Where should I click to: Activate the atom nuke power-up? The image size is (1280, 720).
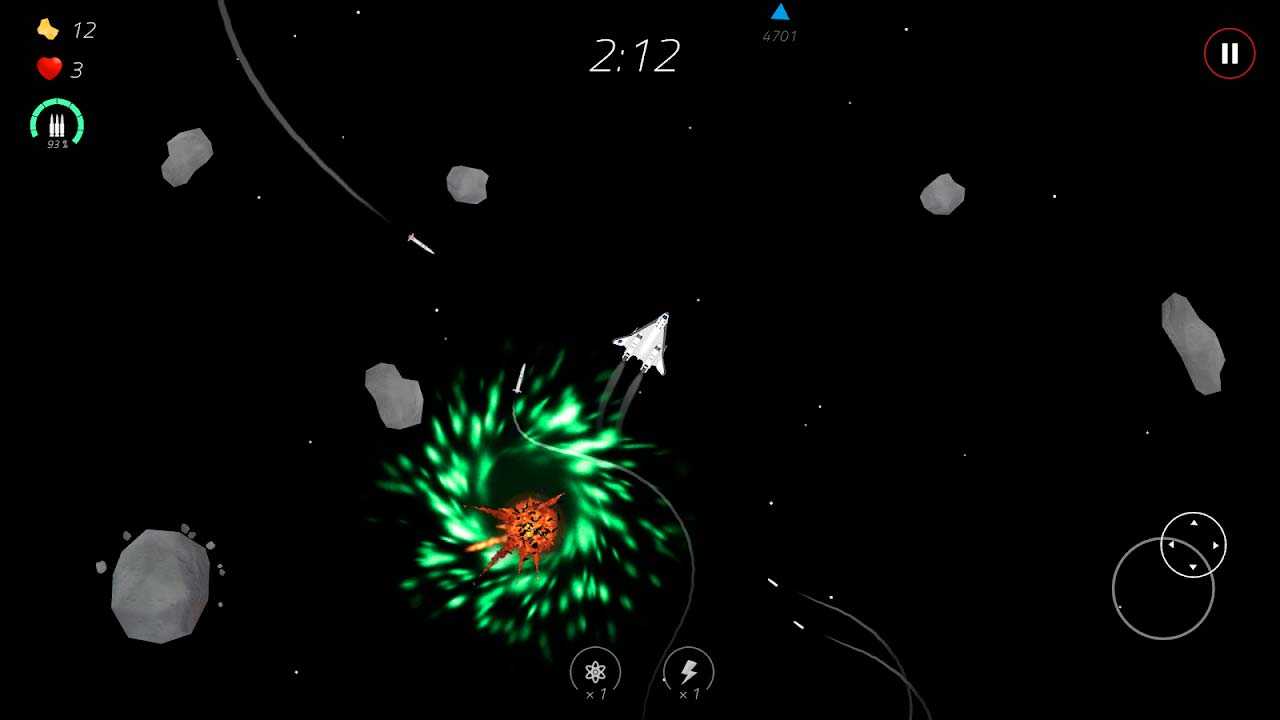(x=596, y=672)
